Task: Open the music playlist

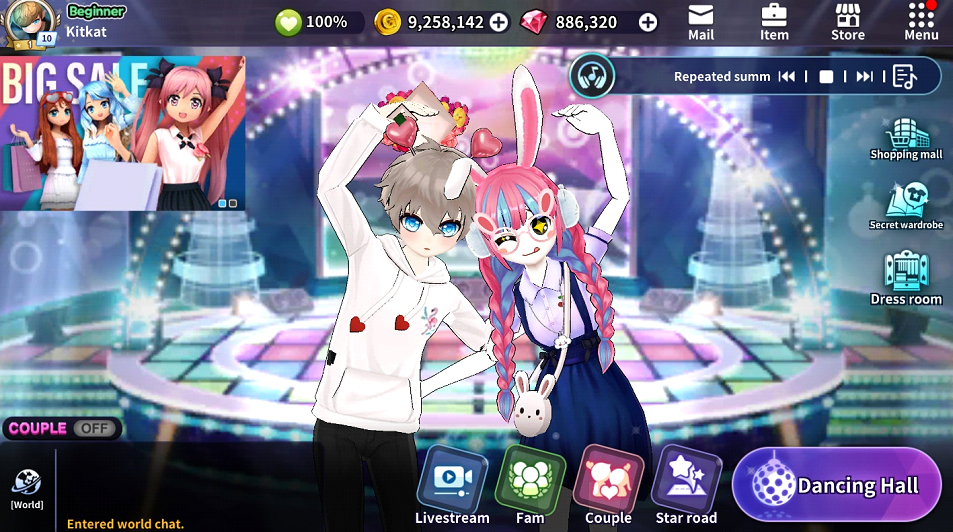Action: pos(904,77)
